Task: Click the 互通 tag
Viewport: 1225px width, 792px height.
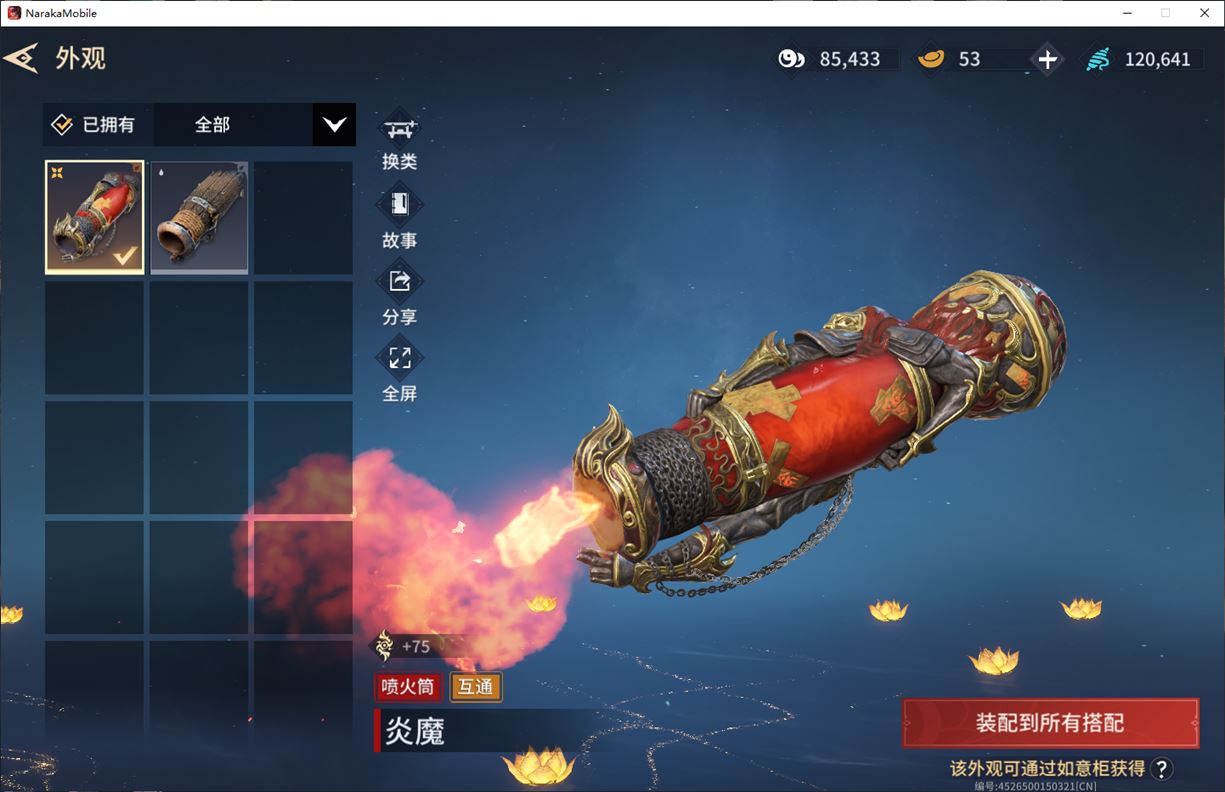Action: pyautogui.click(x=476, y=687)
